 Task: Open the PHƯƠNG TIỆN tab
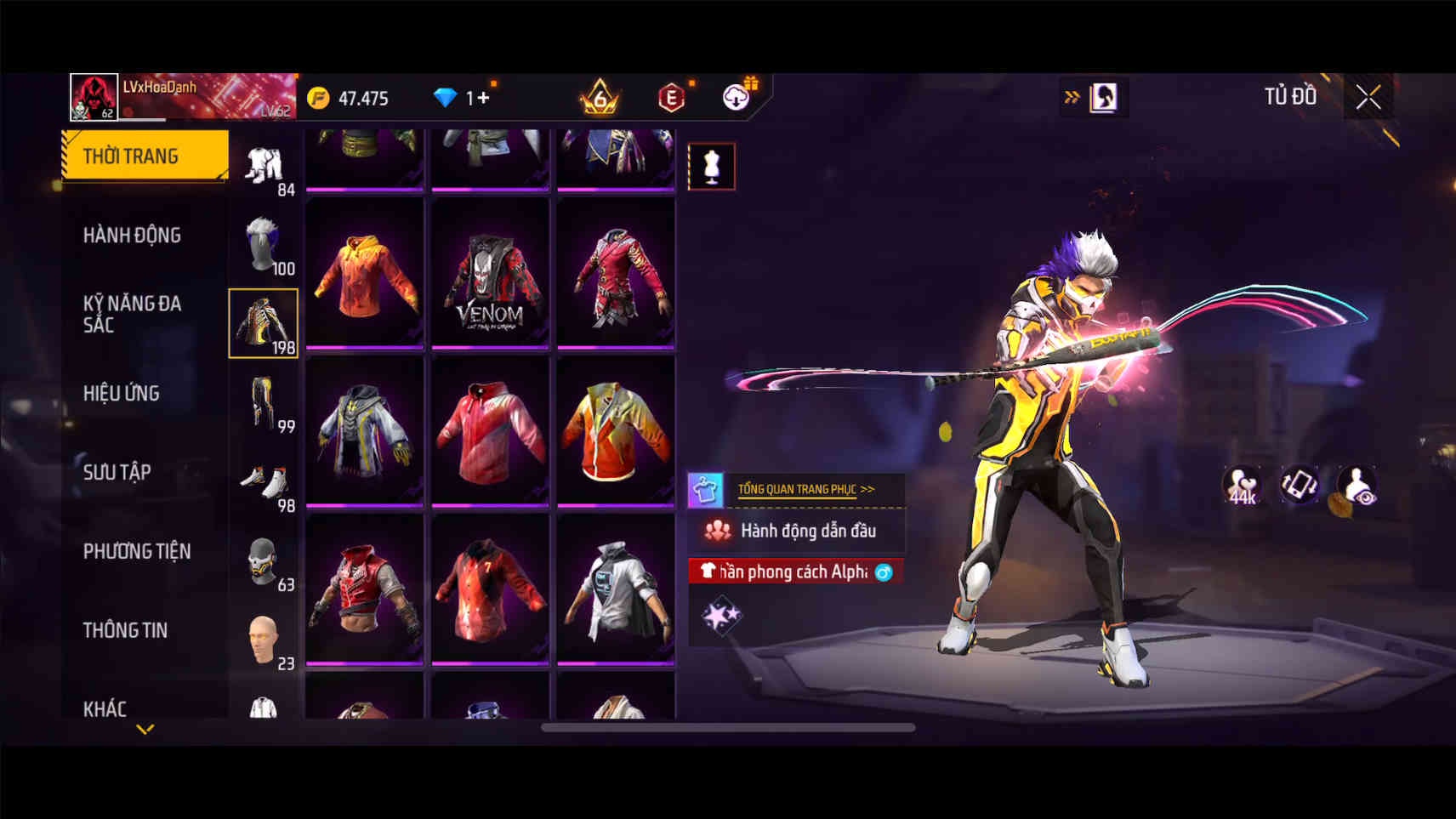coord(137,551)
